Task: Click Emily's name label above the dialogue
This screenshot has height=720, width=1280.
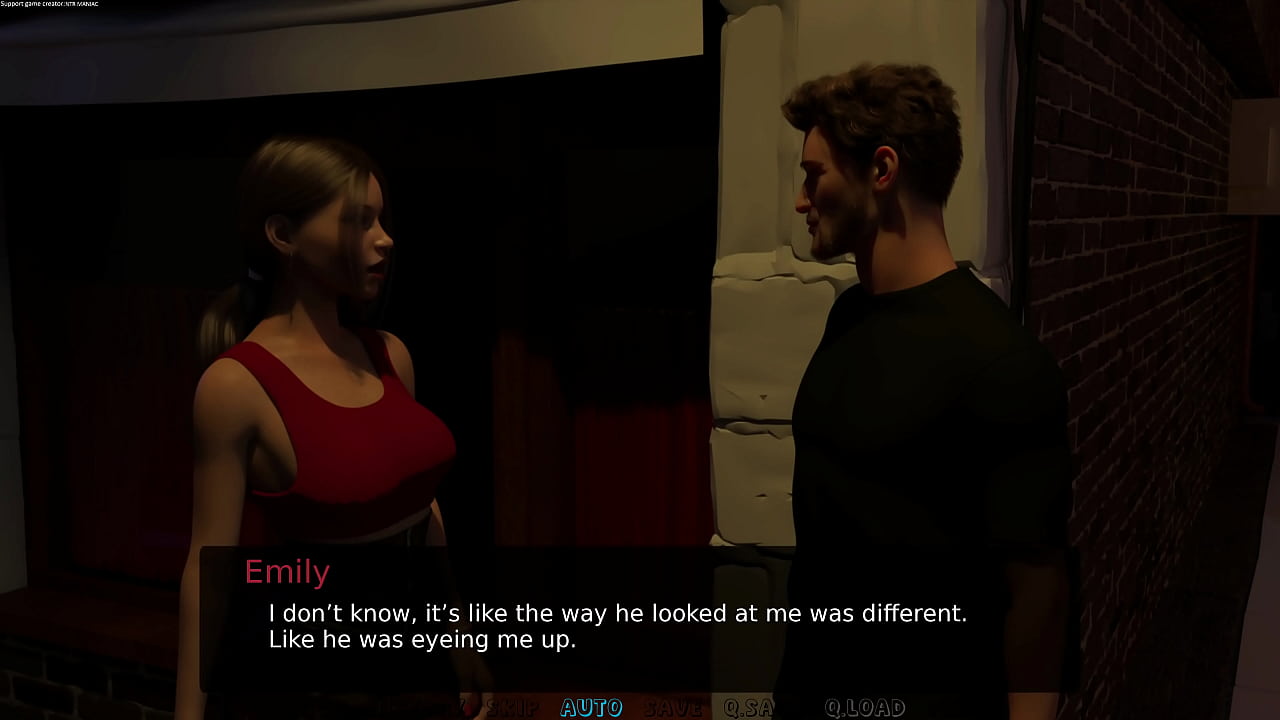Action: (287, 572)
